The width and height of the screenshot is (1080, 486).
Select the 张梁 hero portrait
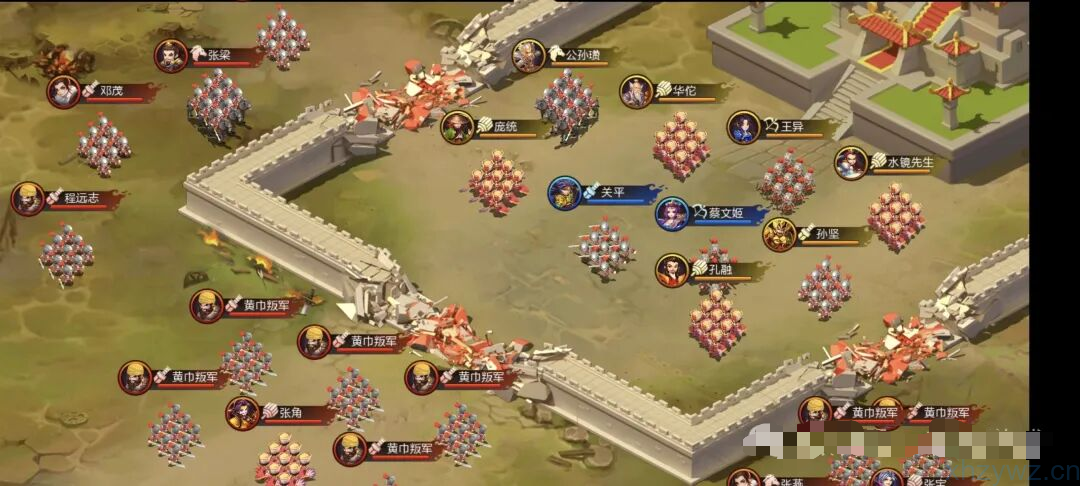(x=171, y=56)
